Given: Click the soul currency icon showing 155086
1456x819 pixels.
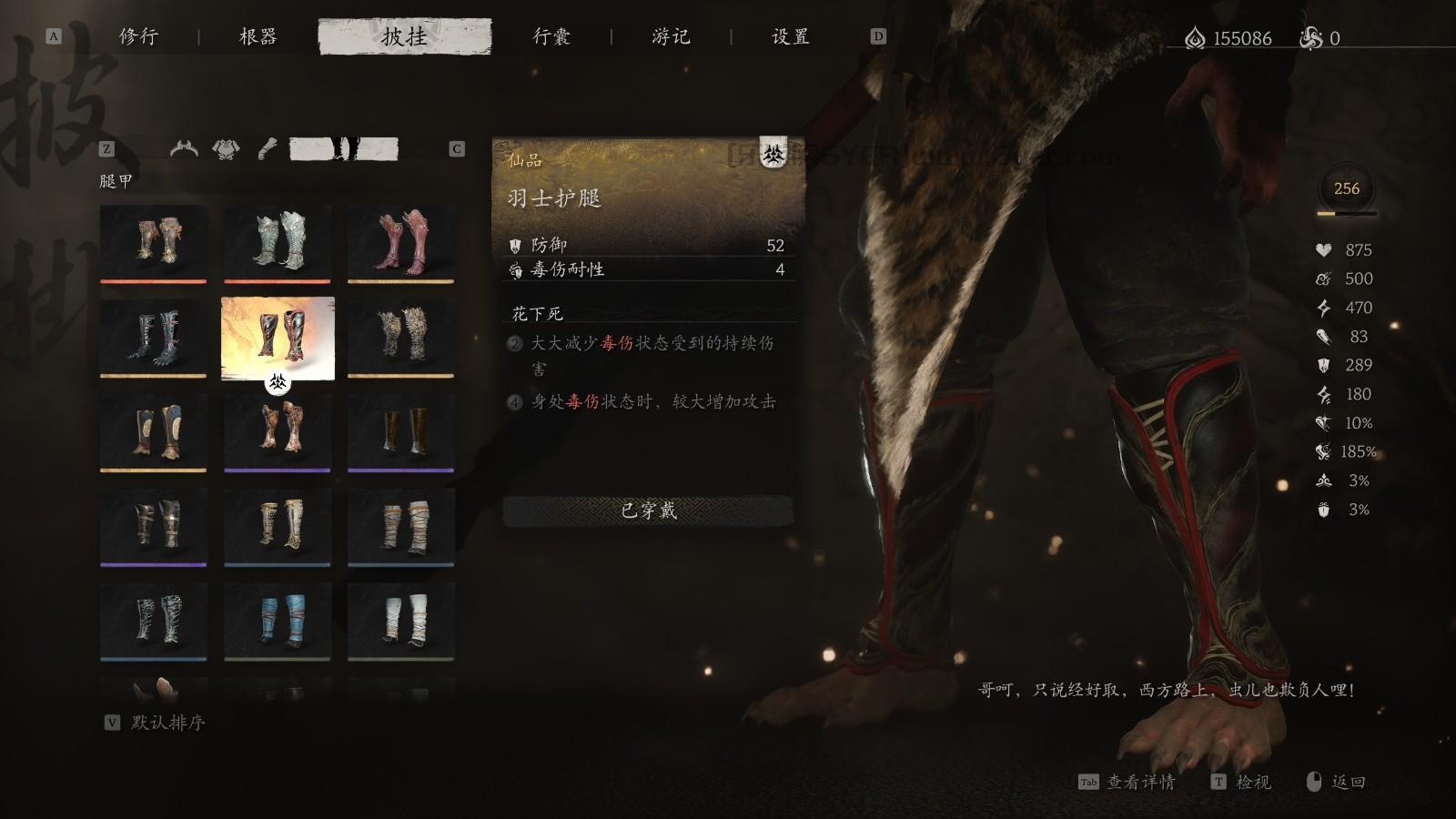Looking at the screenshot, I should [1194, 38].
